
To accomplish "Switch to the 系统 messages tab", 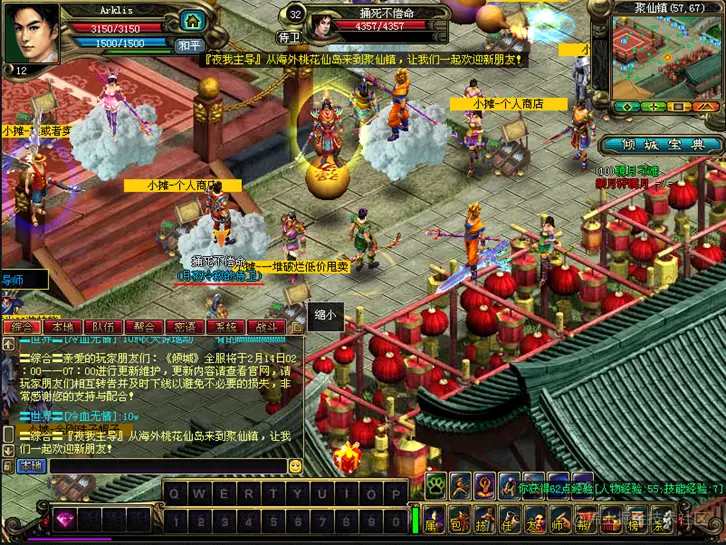I will pyautogui.click(x=226, y=327).
